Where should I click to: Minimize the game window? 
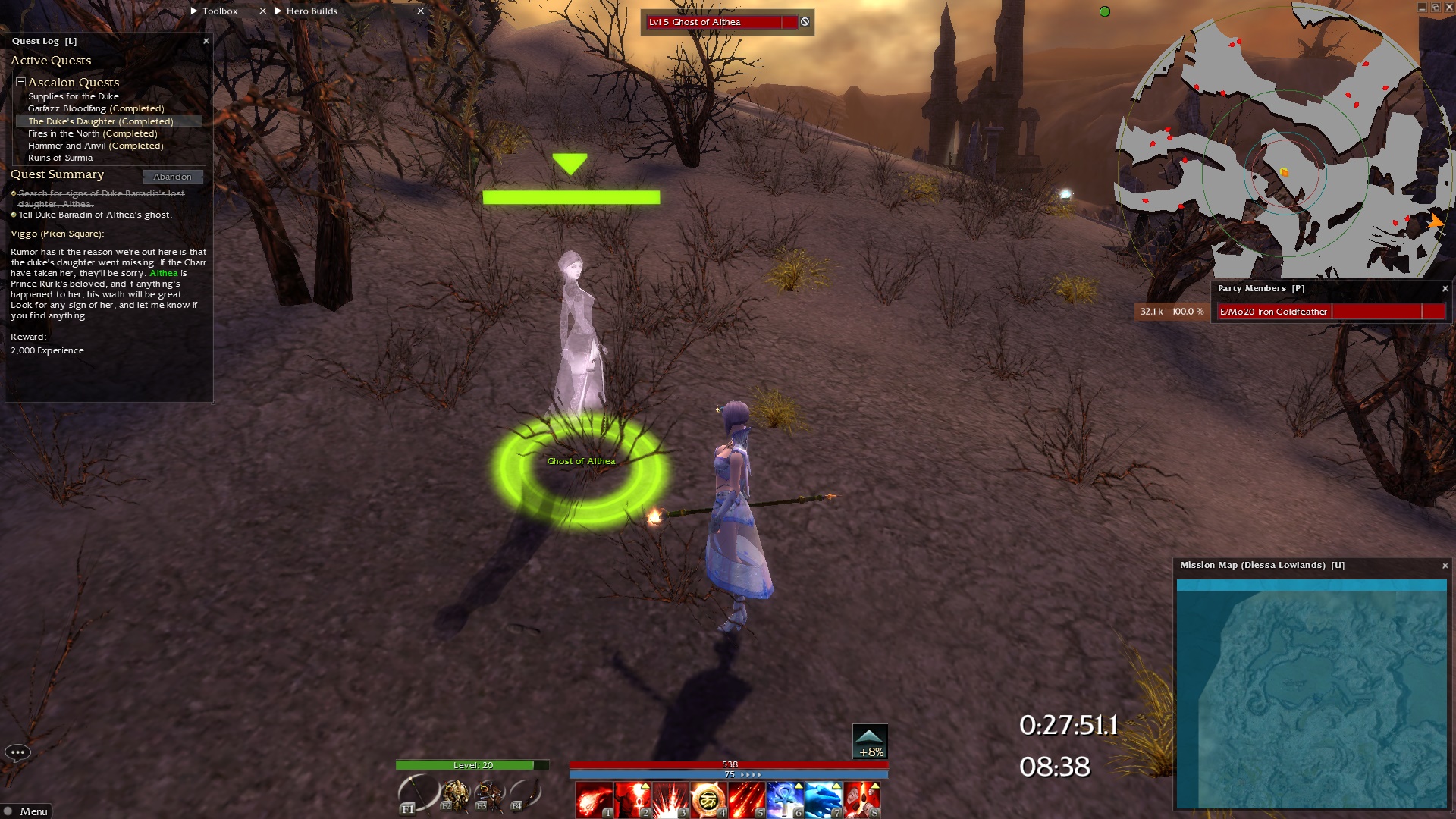click(1422, 7)
